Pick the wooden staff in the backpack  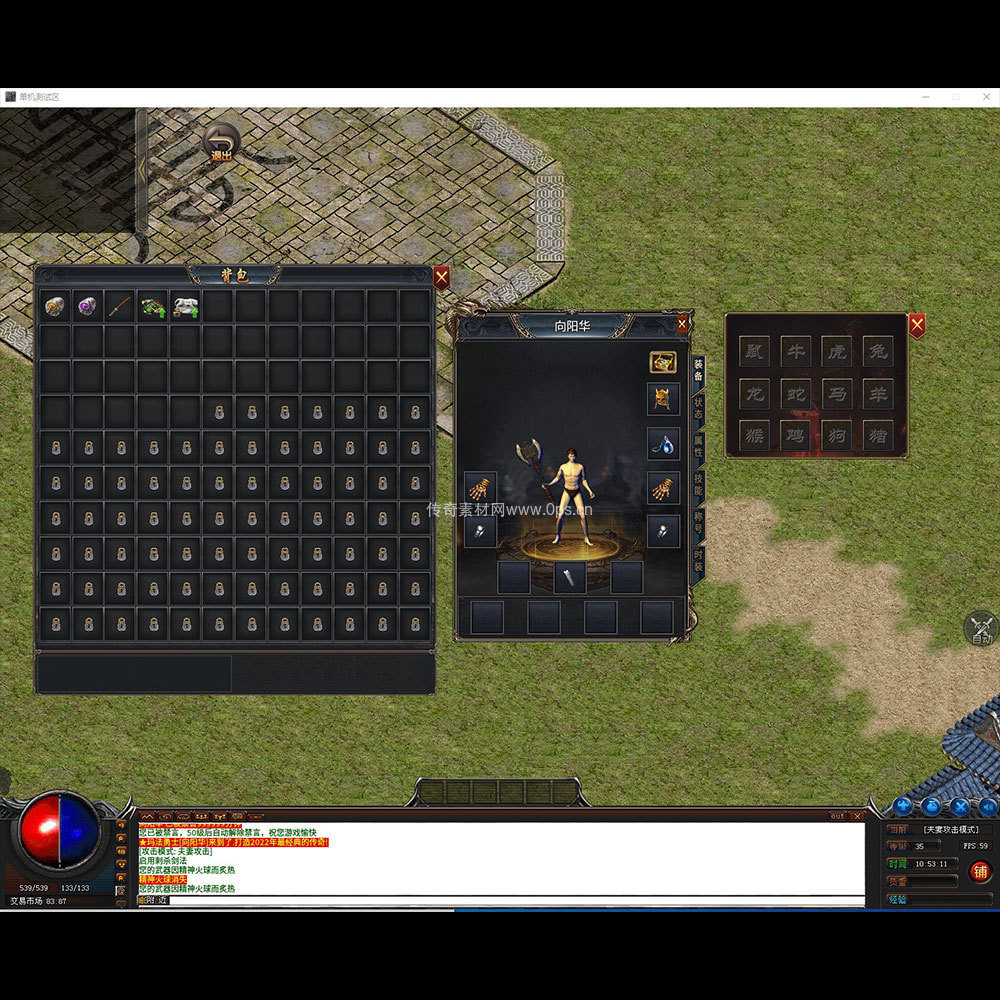(x=120, y=306)
